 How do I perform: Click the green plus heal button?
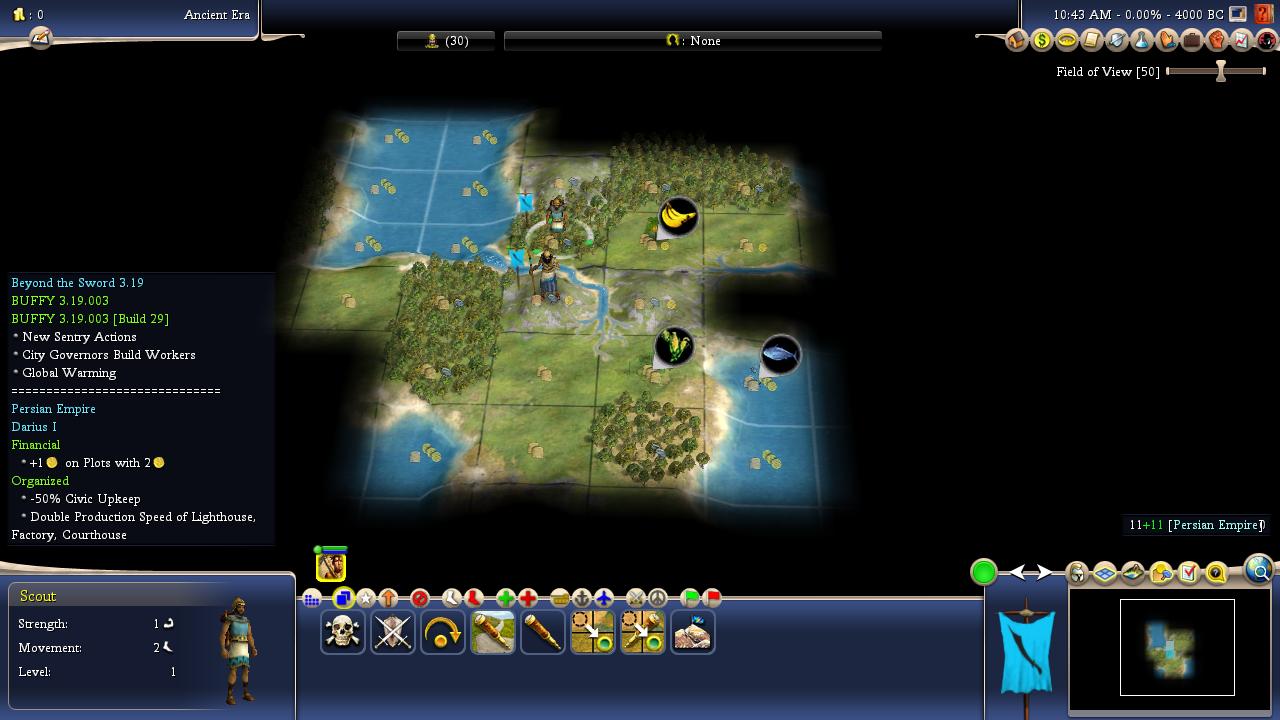point(506,599)
